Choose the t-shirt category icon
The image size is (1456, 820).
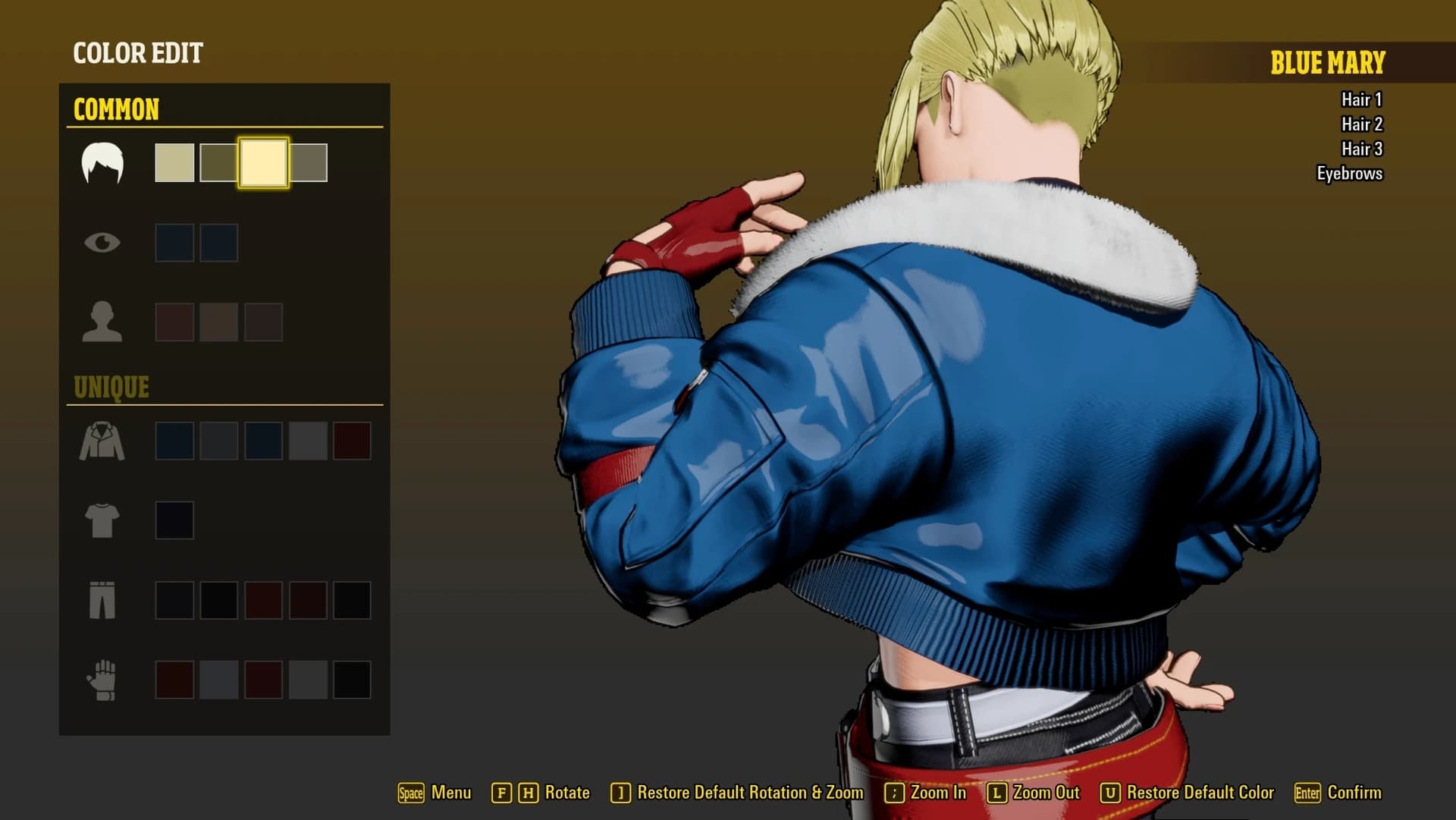[102, 520]
